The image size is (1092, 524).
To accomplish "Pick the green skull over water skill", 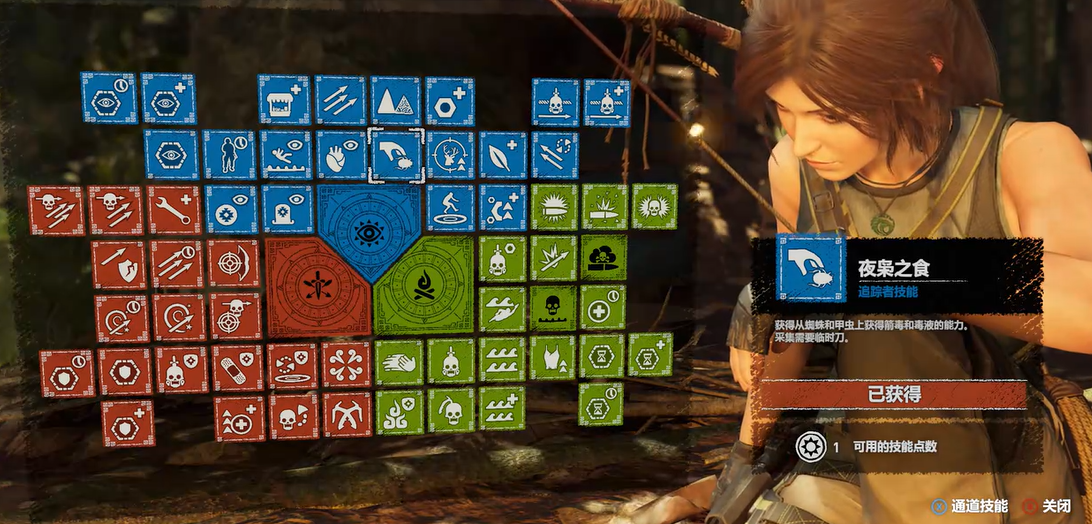I will point(553,308).
